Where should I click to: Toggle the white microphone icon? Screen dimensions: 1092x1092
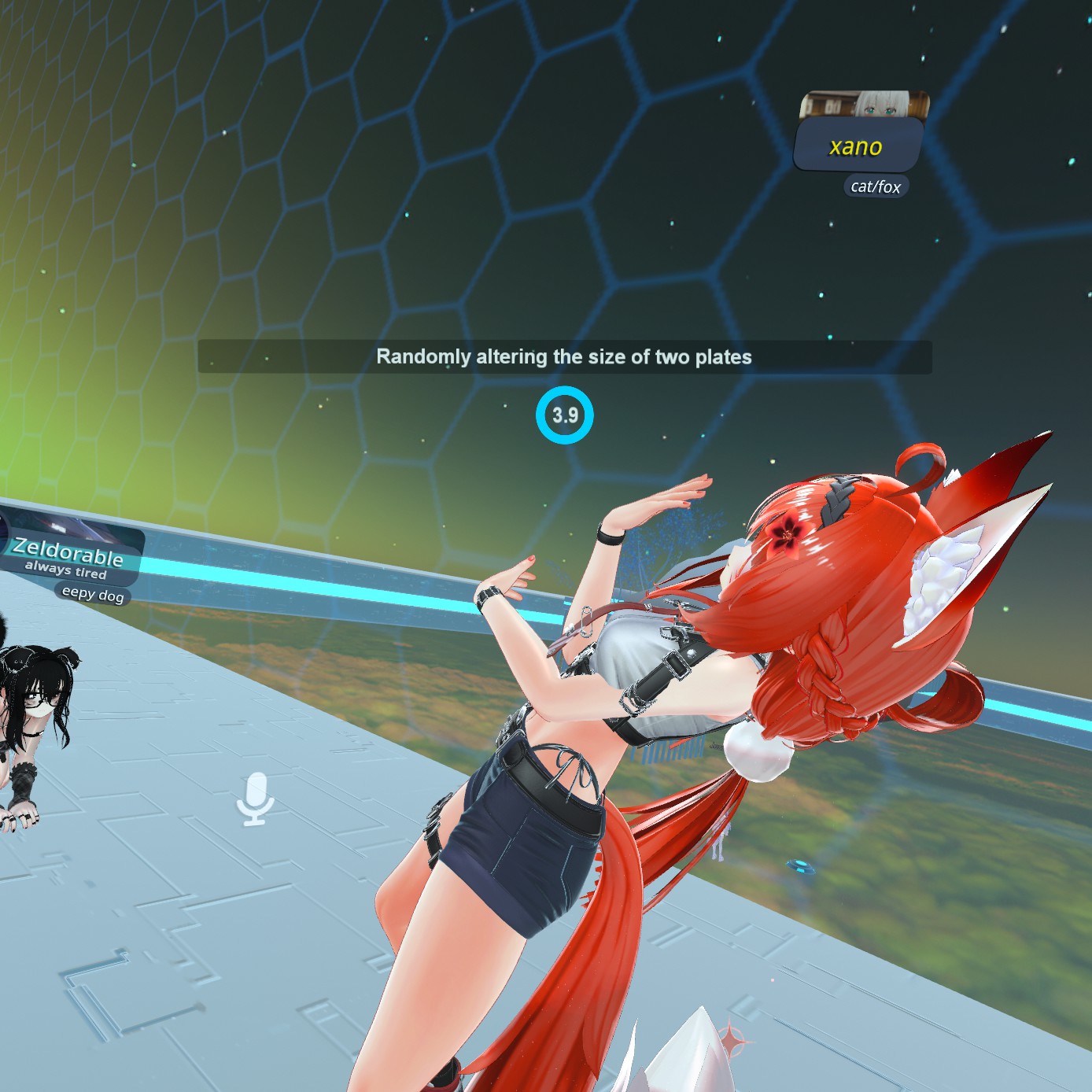(x=256, y=799)
